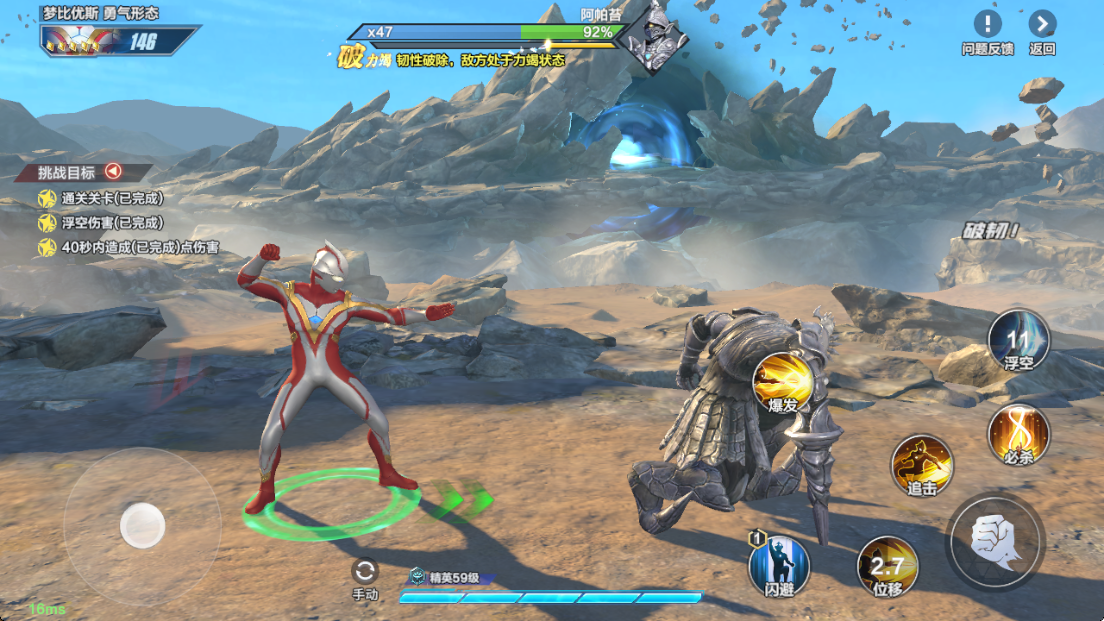Screen dimensions: 1104x621
Task: Collapse the 挑战目标 challenge objectives panel
Action: 113,171
